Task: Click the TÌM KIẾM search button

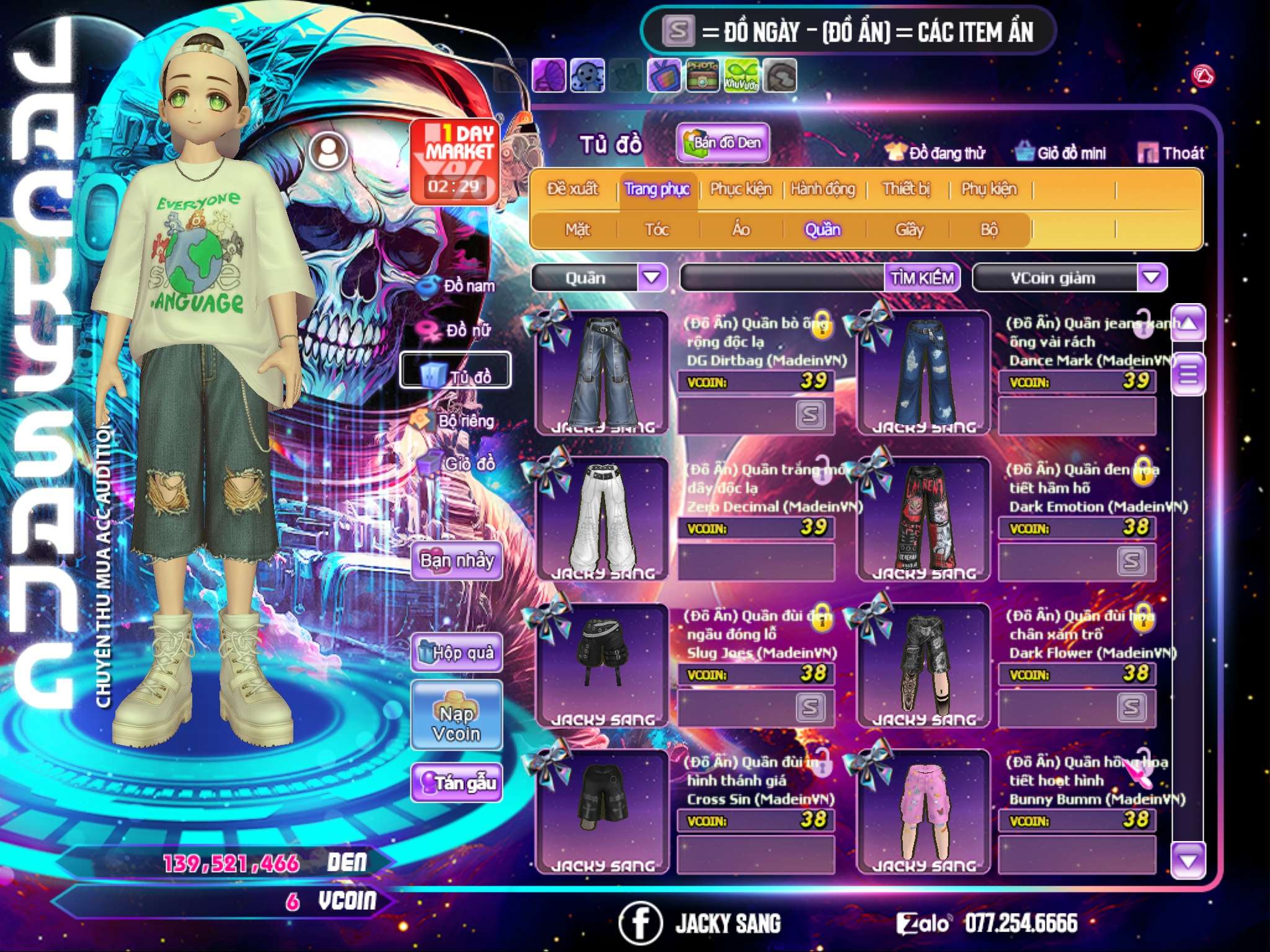Action: pos(921,278)
